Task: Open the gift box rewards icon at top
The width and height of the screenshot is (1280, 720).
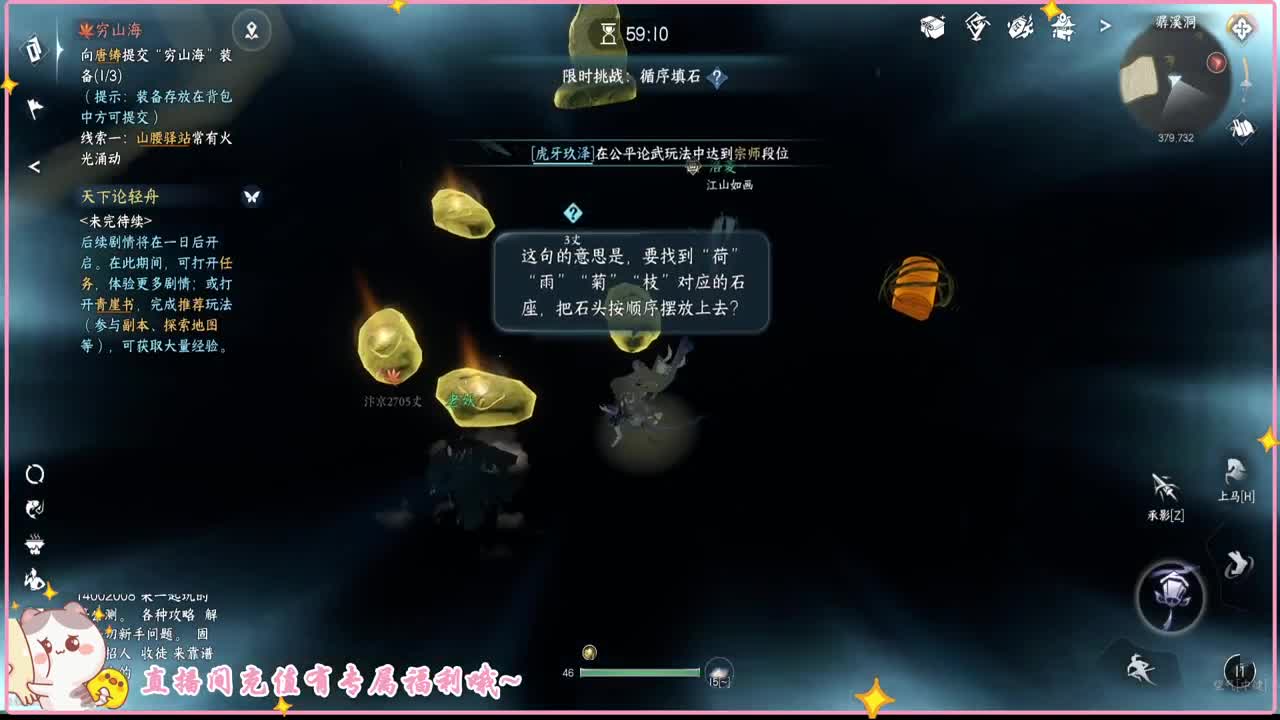Action: point(932,27)
